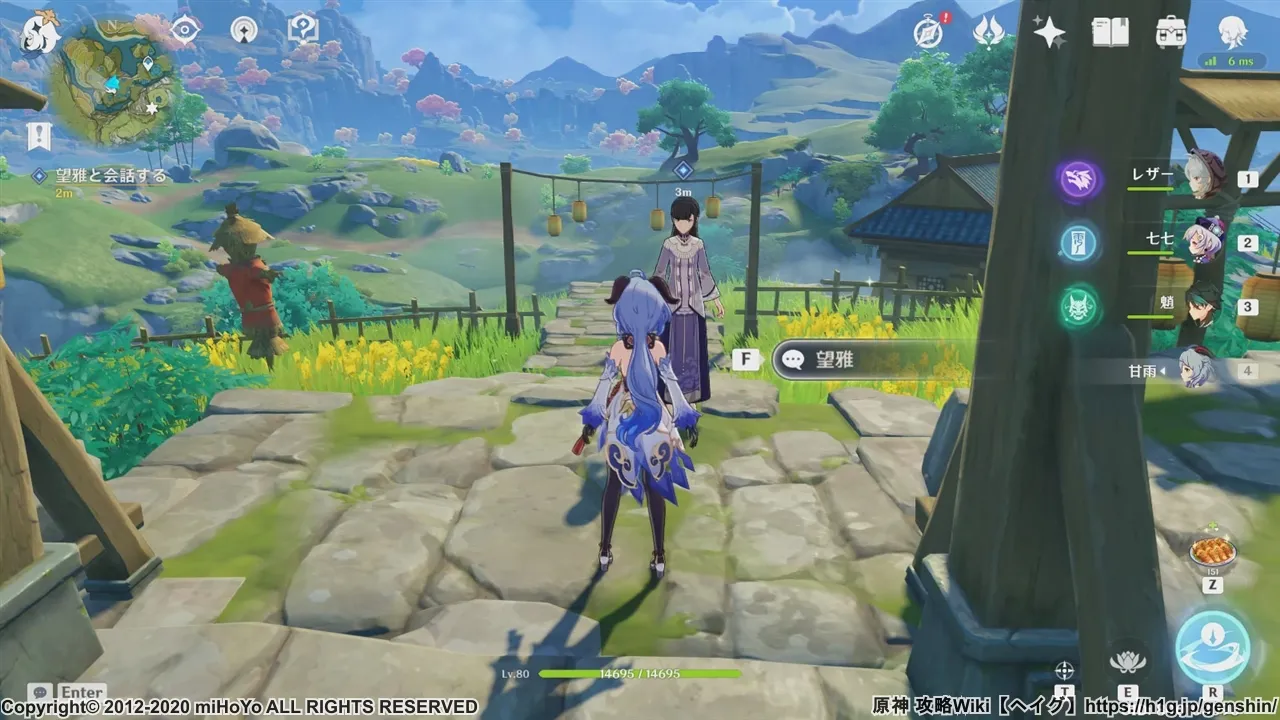The image size is (1280, 720).
Task: Open the Archive book icon
Action: tap(1109, 33)
